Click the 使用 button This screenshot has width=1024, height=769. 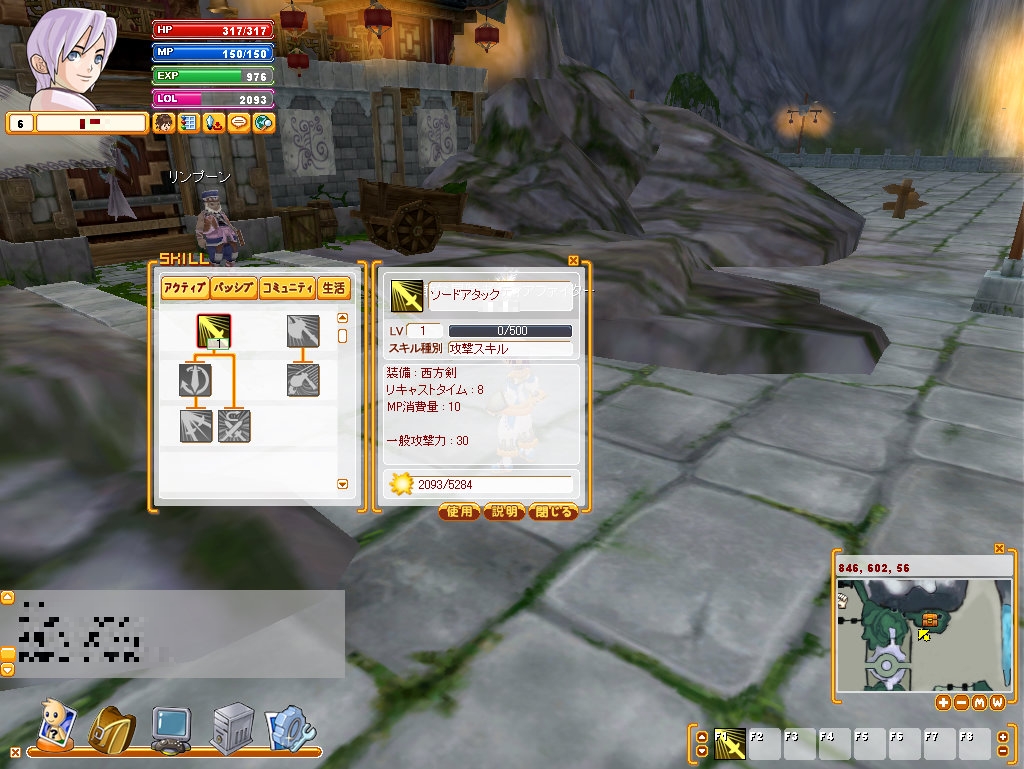coord(459,512)
